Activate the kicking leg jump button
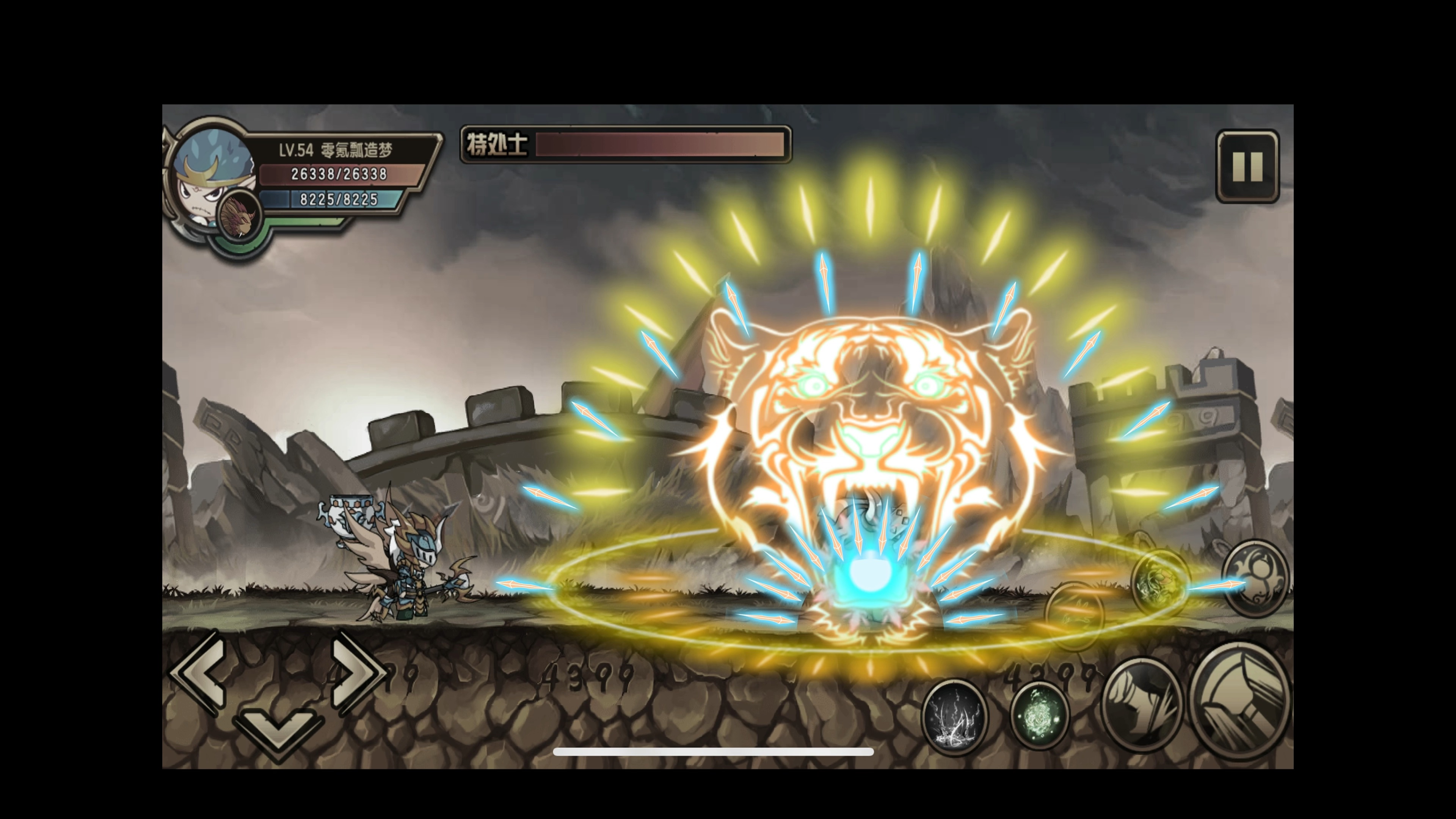 pyautogui.click(x=1142, y=705)
